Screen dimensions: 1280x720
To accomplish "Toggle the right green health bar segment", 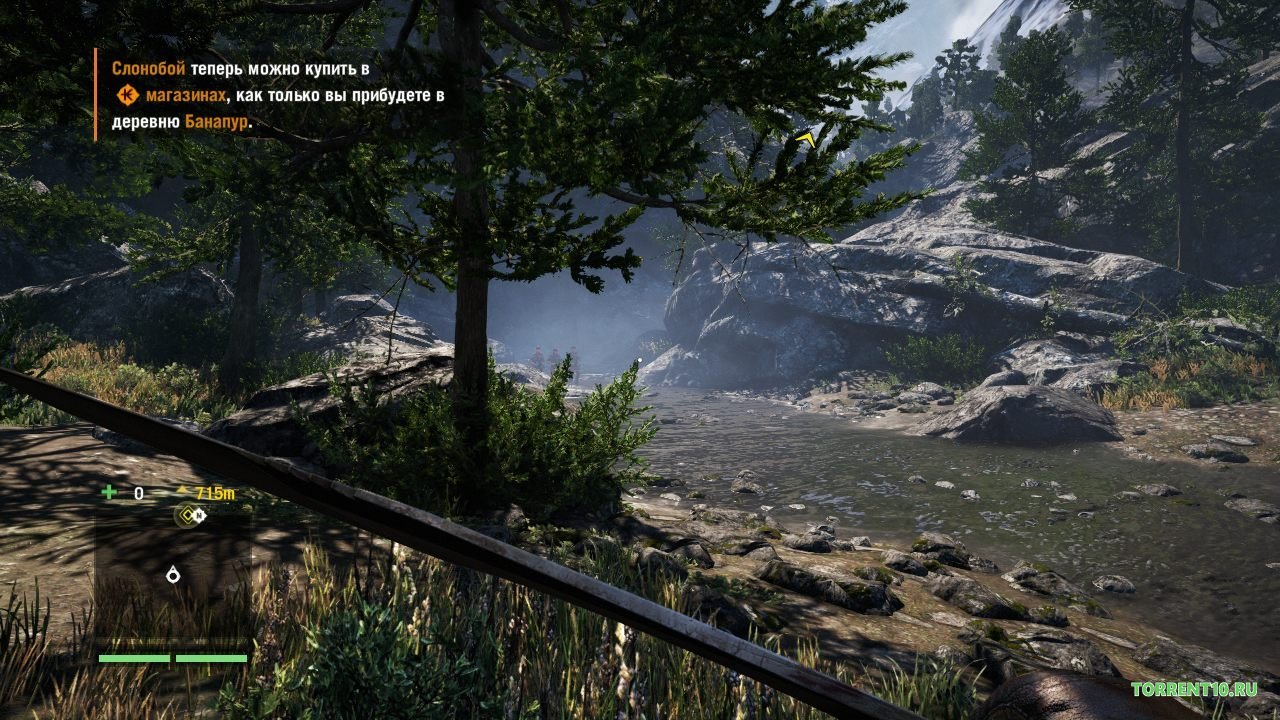I will point(210,659).
